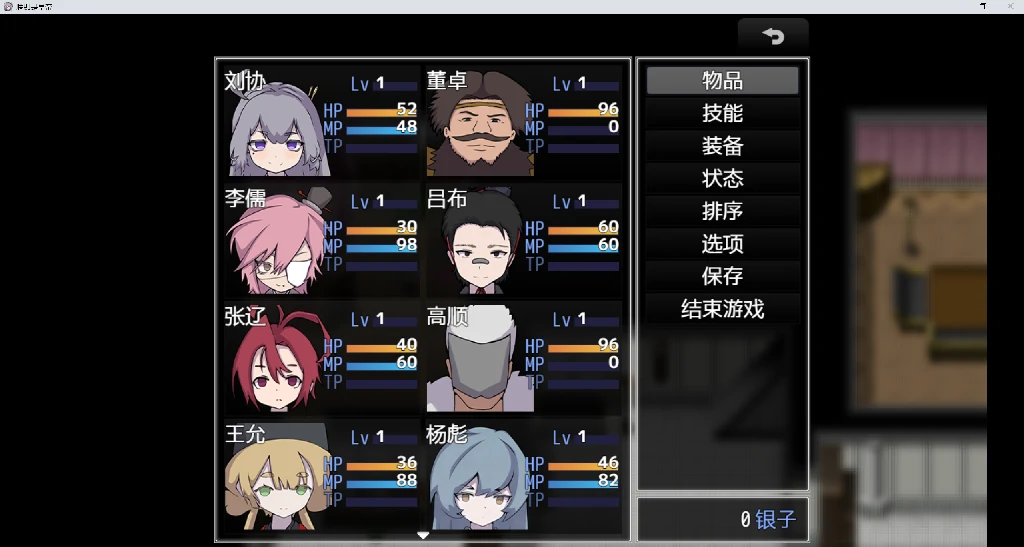Select party member 王允
The image size is (1024, 547).
pyautogui.click(x=320, y=474)
